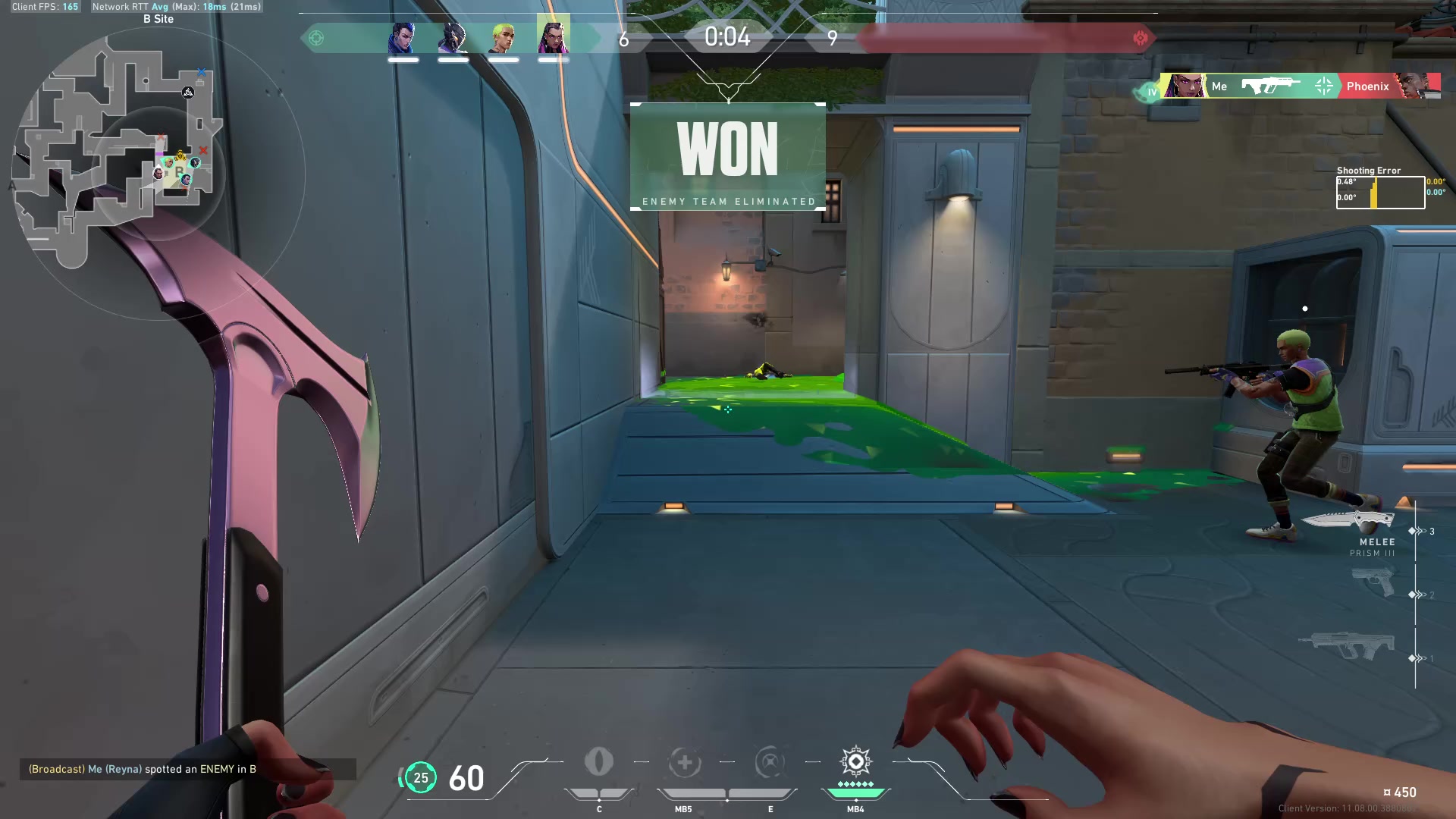Activate the Dismiss ability icon
Viewport: 1456px width, 819px height.
click(x=770, y=762)
